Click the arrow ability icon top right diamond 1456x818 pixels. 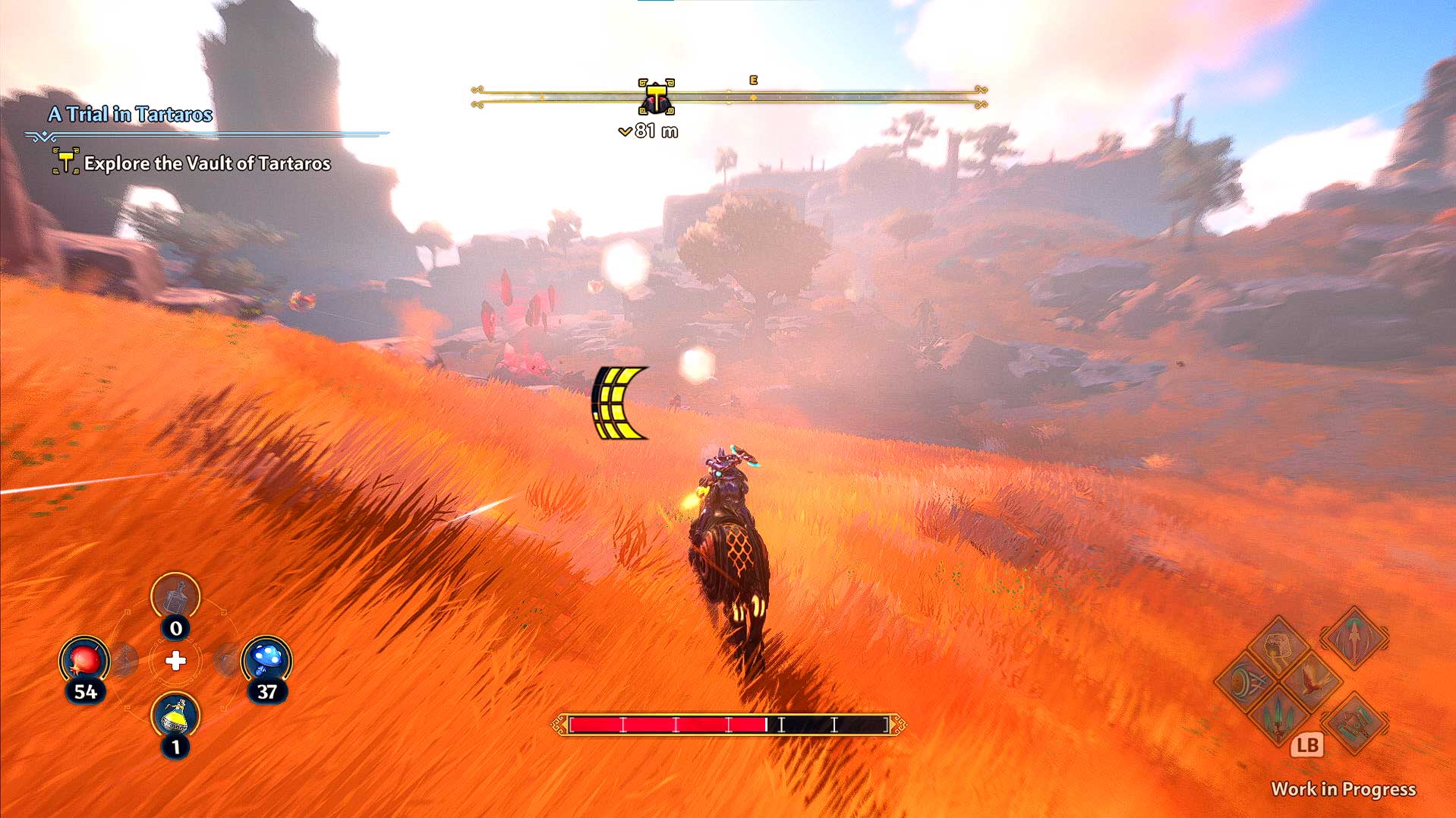click(x=1354, y=638)
